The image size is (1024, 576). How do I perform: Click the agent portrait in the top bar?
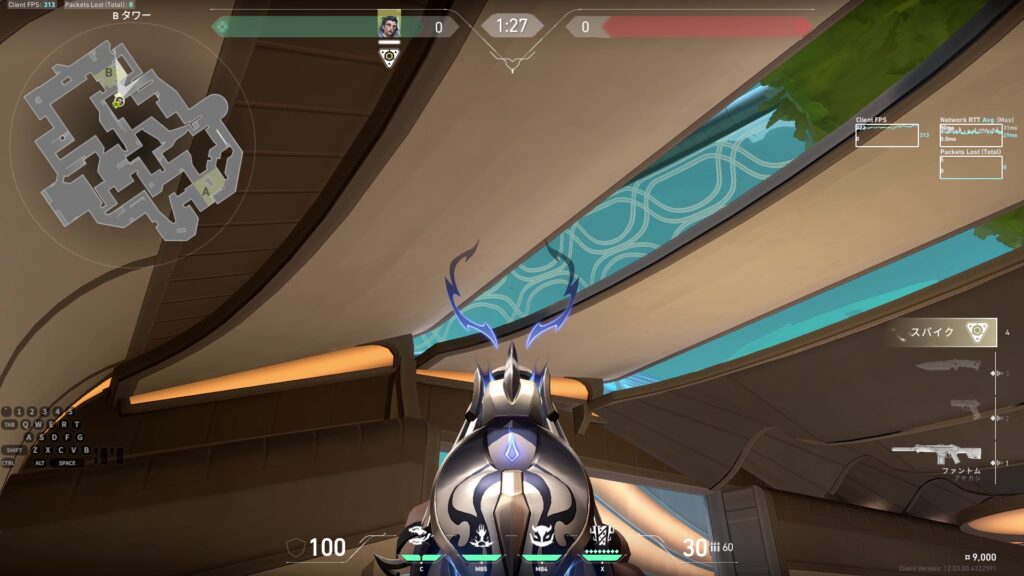(x=389, y=26)
